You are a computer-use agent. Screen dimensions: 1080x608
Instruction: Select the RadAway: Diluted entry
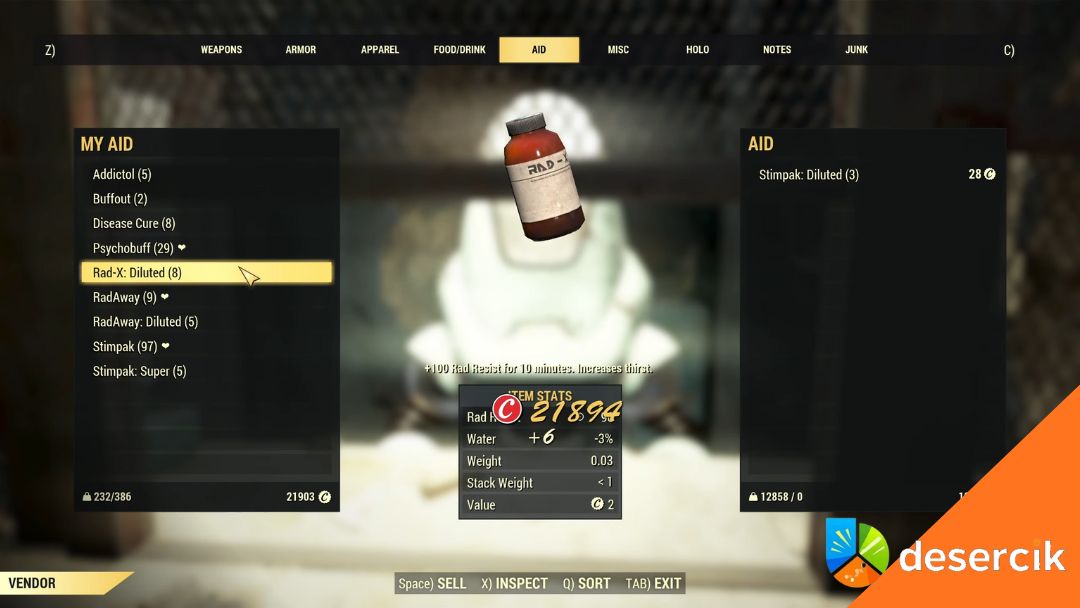click(145, 322)
